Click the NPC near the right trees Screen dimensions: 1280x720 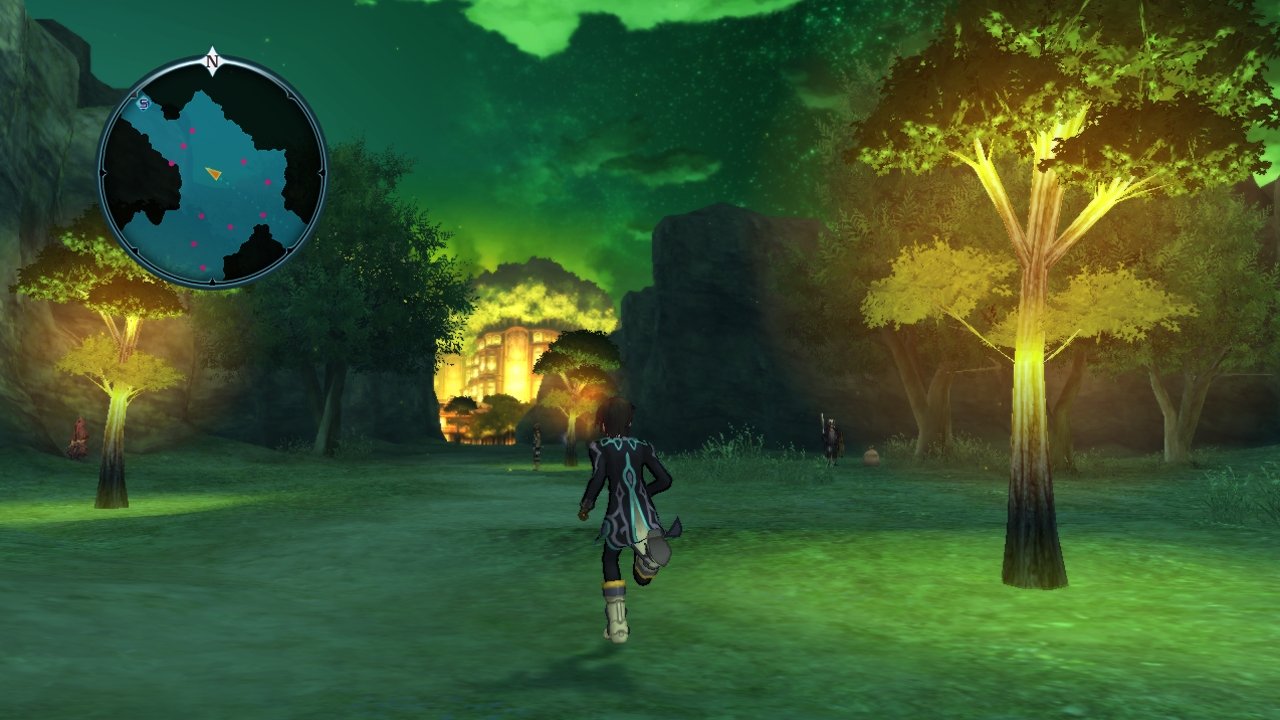coord(830,437)
